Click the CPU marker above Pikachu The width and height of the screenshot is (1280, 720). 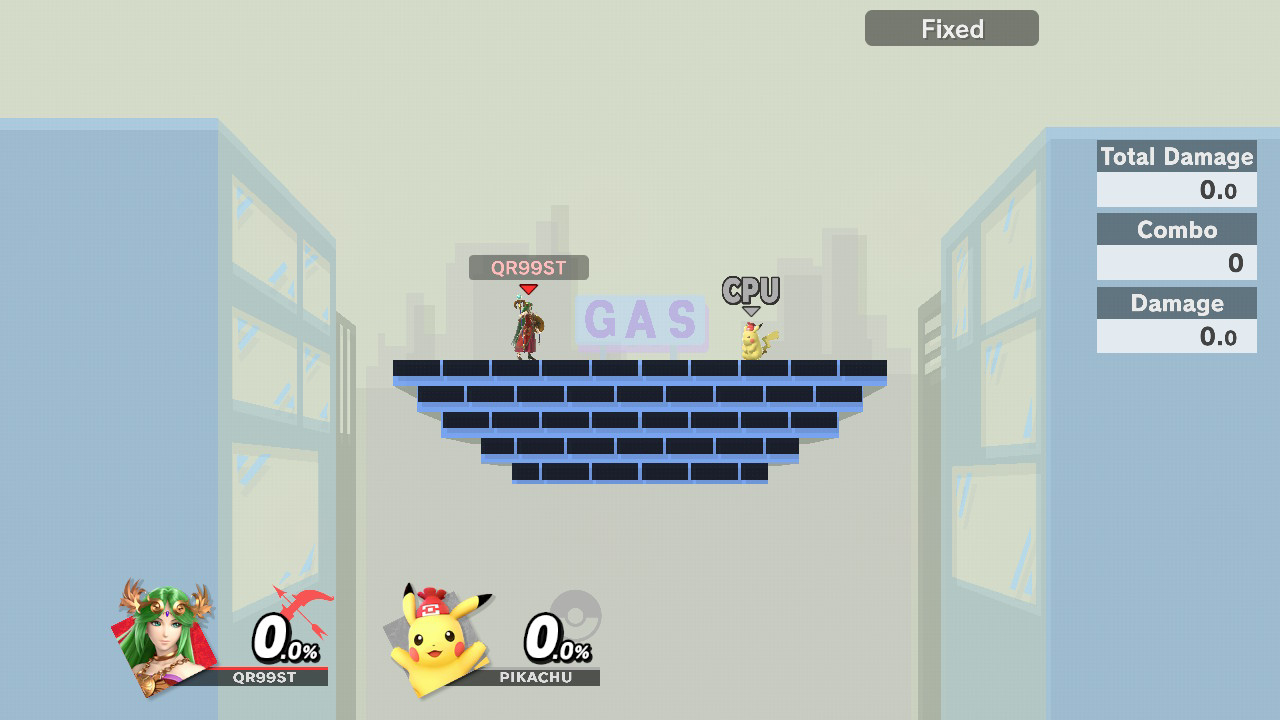[x=751, y=291]
